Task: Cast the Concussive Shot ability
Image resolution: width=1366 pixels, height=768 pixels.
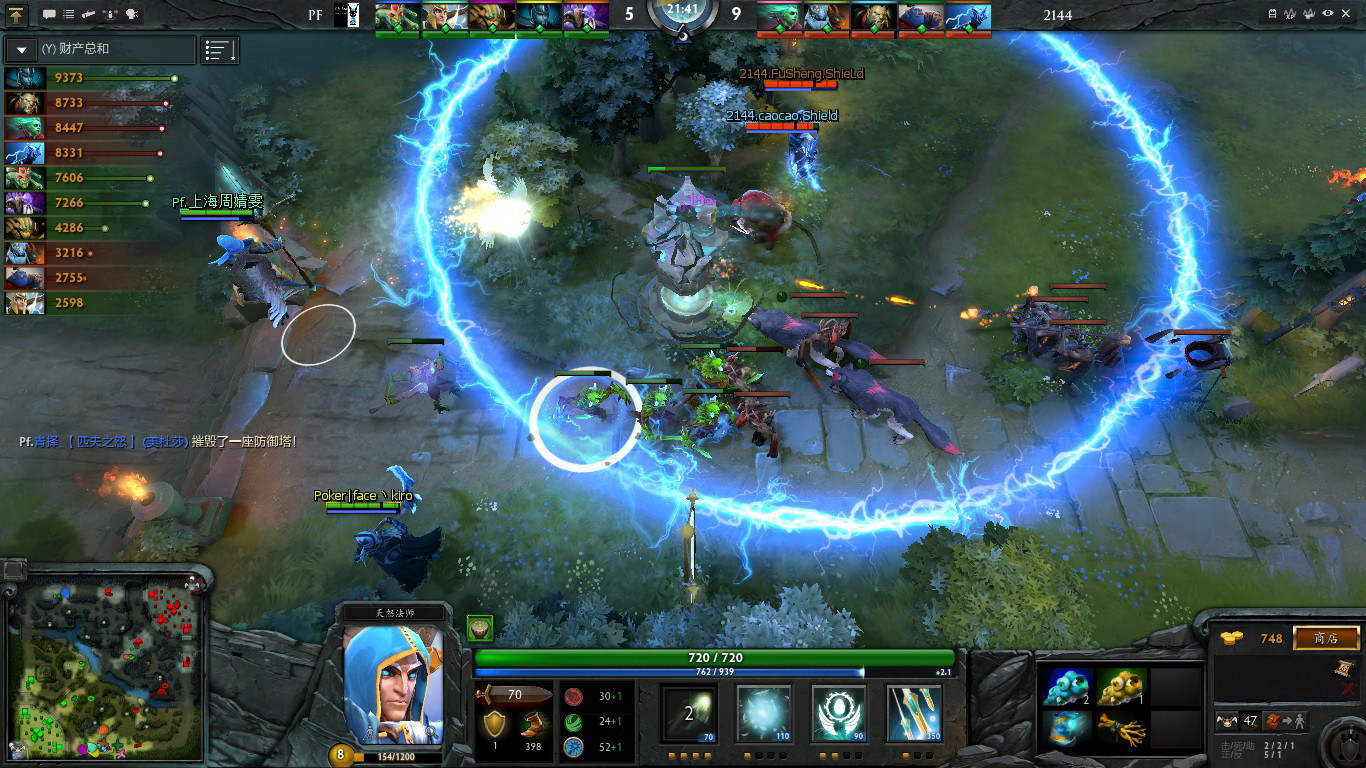Action: 764,714
